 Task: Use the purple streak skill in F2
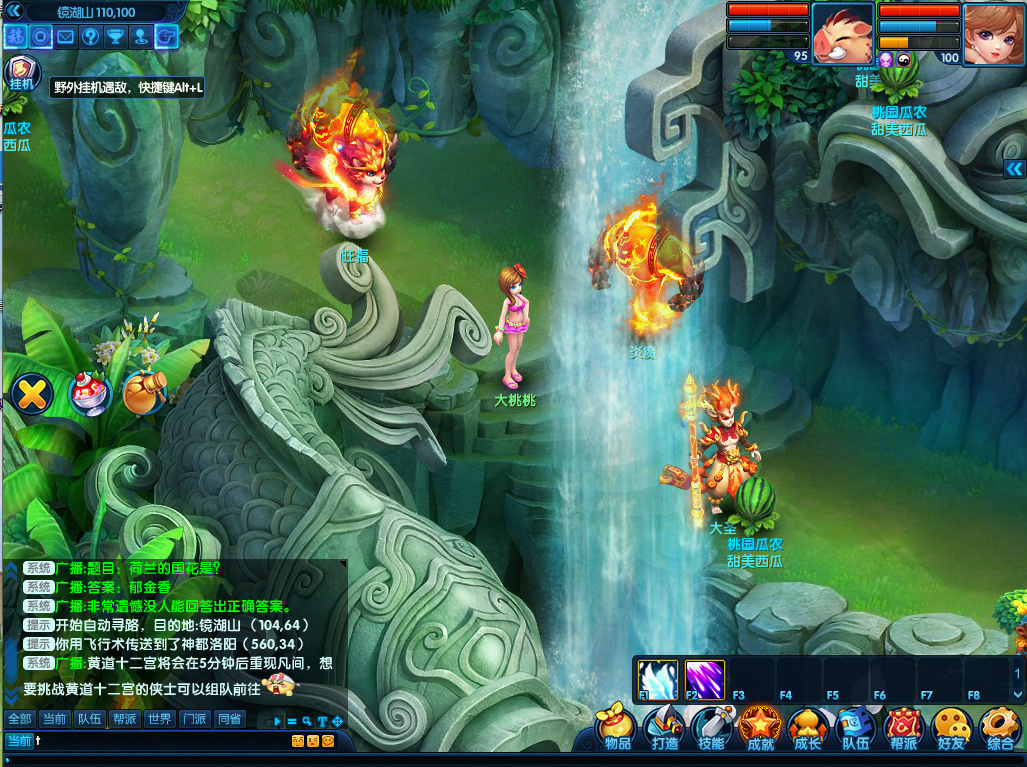point(704,679)
